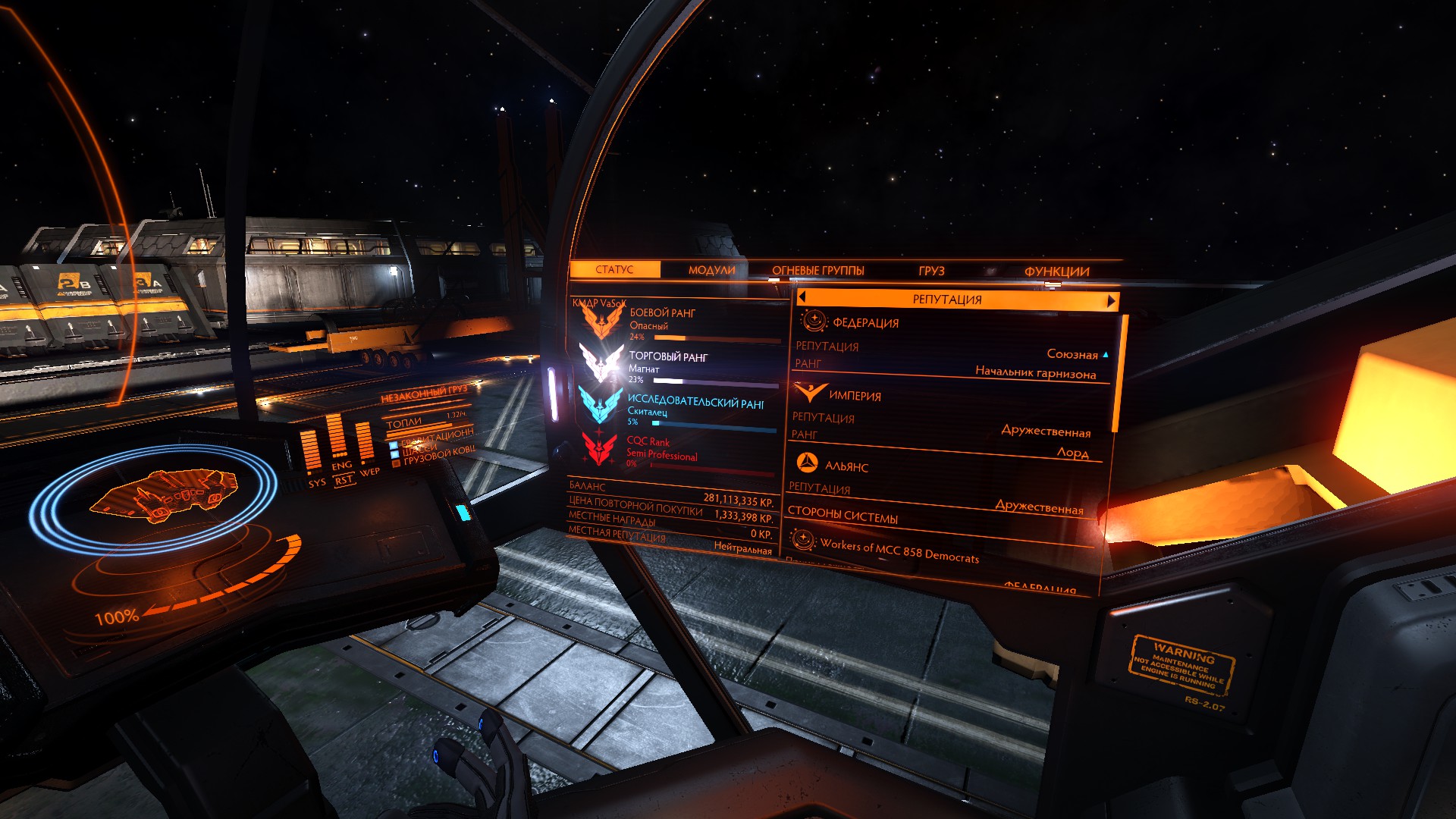Select the ОГНЕВЫЕ ГРУППЫ tab

[x=817, y=271]
